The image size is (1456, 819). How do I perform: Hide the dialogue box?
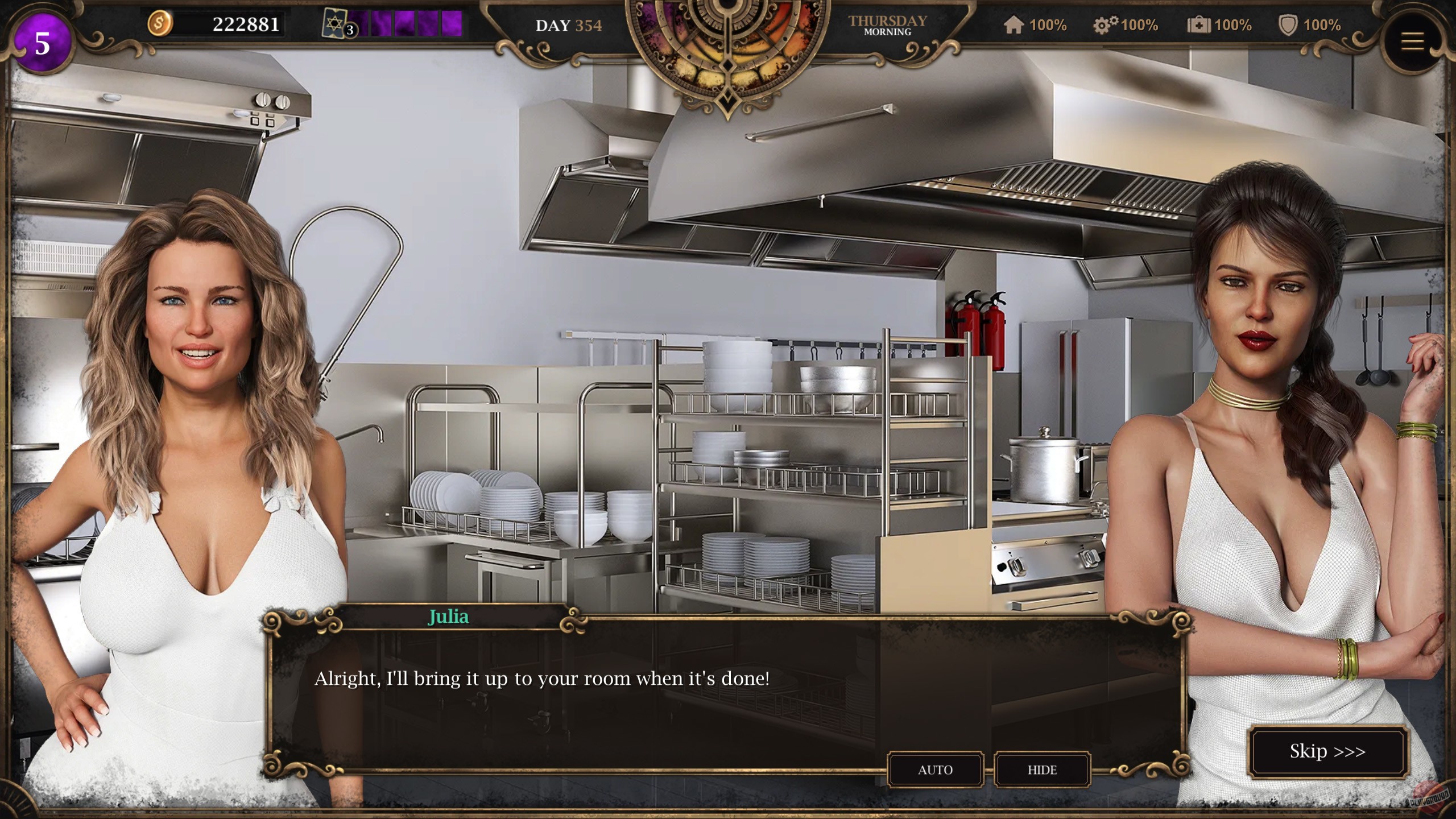click(1042, 770)
